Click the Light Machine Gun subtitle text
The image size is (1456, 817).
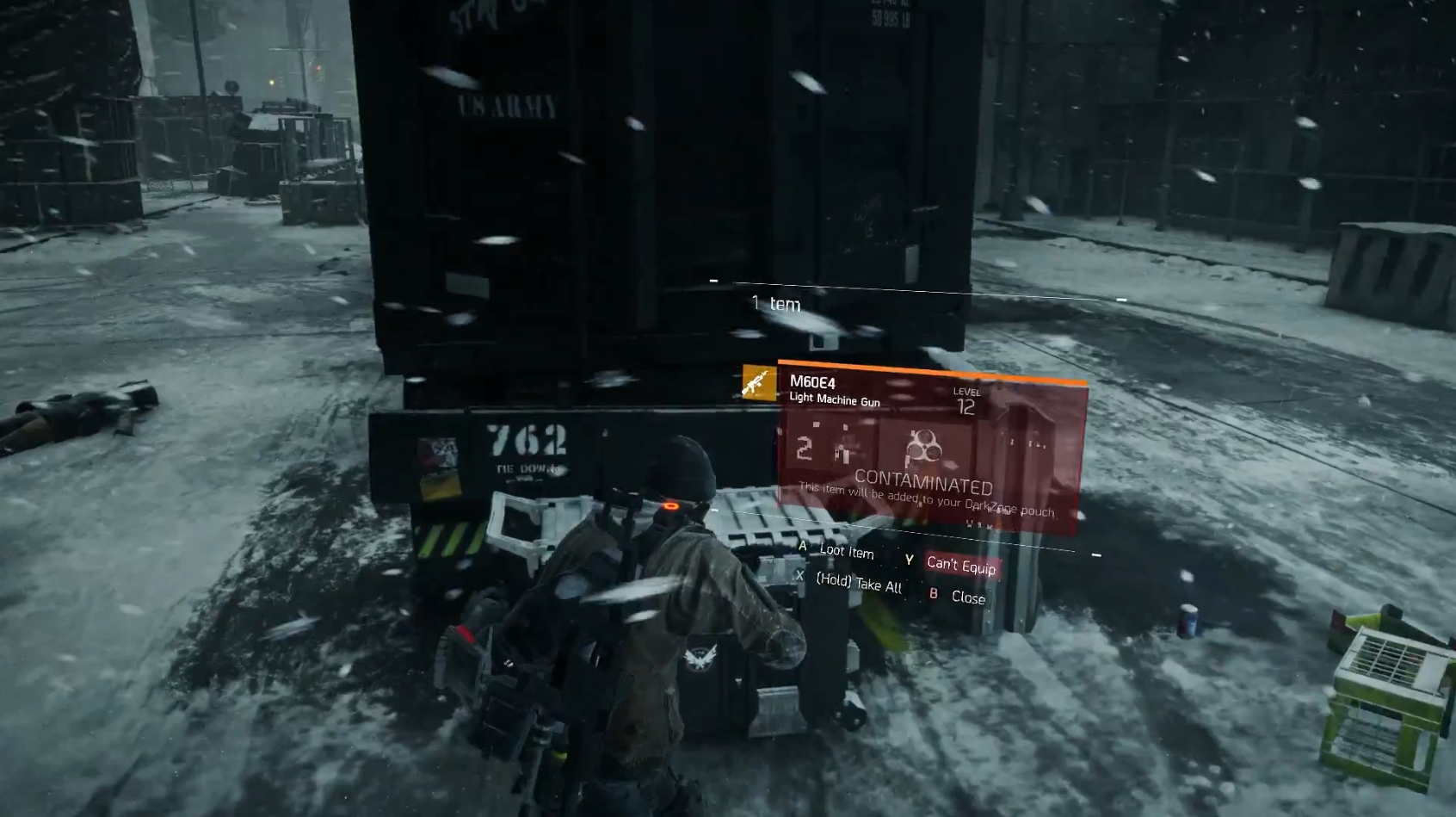pos(833,400)
